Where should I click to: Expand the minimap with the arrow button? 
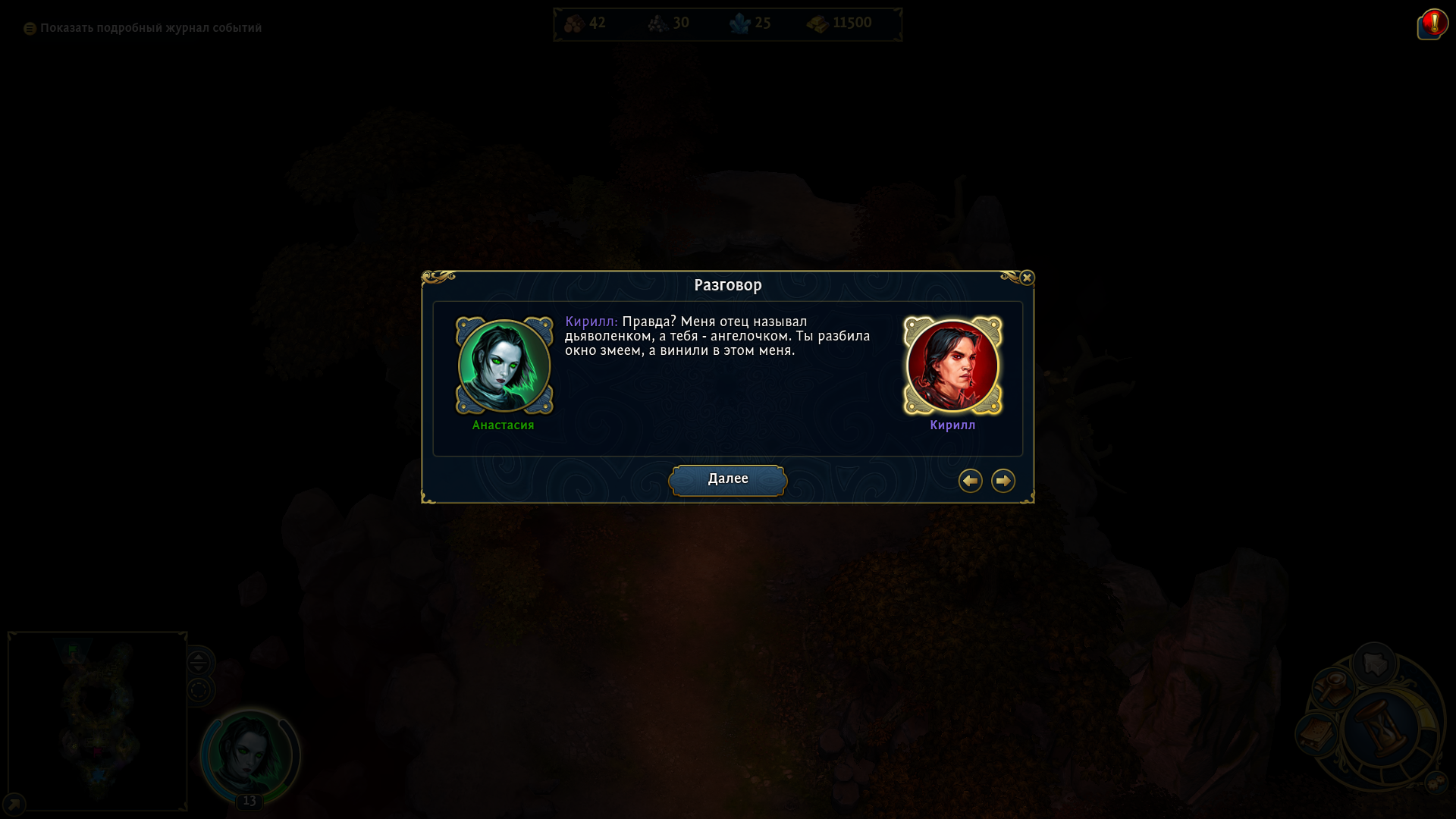coord(14,804)
